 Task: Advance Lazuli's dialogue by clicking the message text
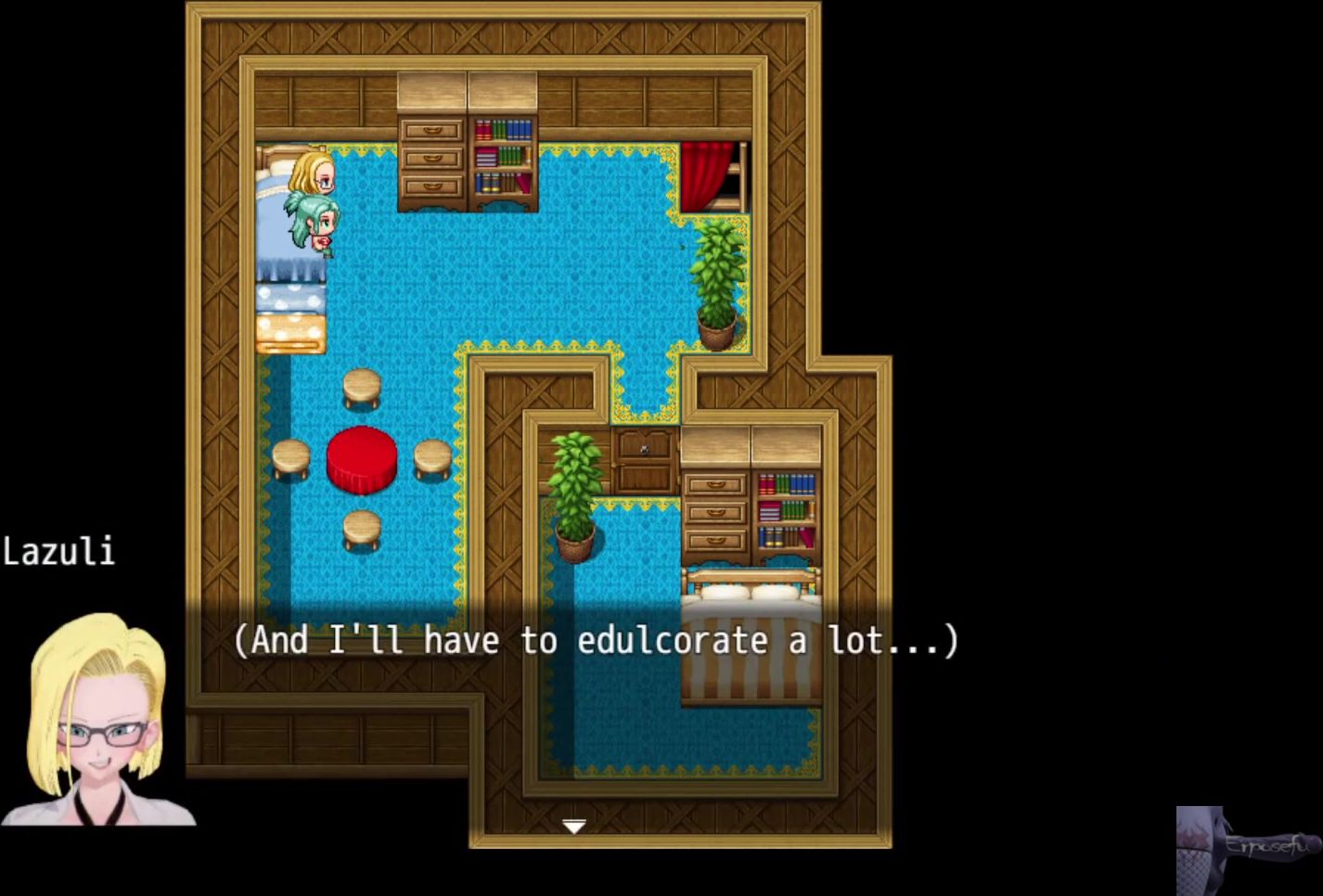click(x=595, y=641)
